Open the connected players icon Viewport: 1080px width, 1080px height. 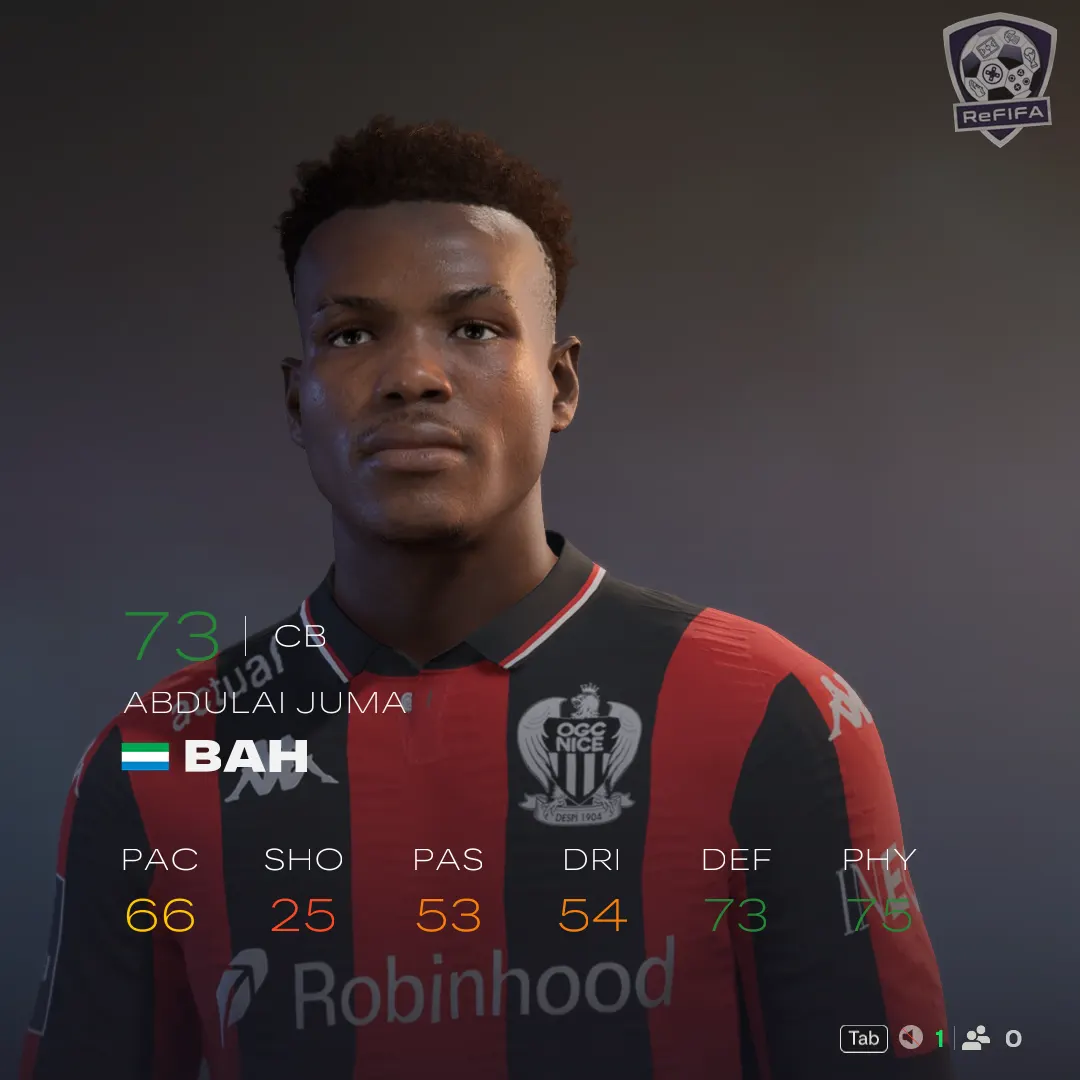(x=975, y=1038)
